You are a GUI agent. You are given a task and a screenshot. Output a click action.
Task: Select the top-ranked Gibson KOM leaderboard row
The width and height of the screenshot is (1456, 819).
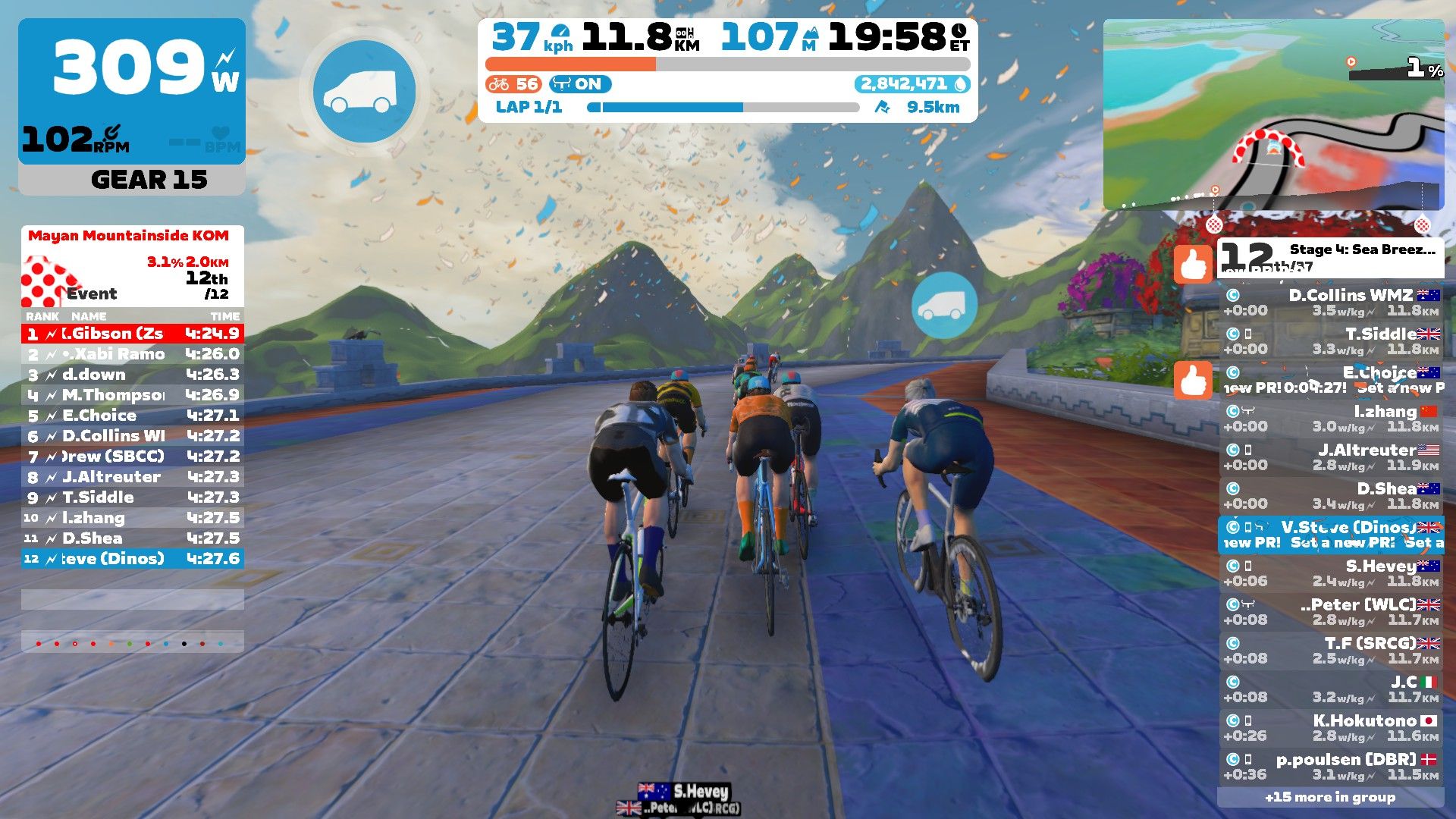click(133, 334)
